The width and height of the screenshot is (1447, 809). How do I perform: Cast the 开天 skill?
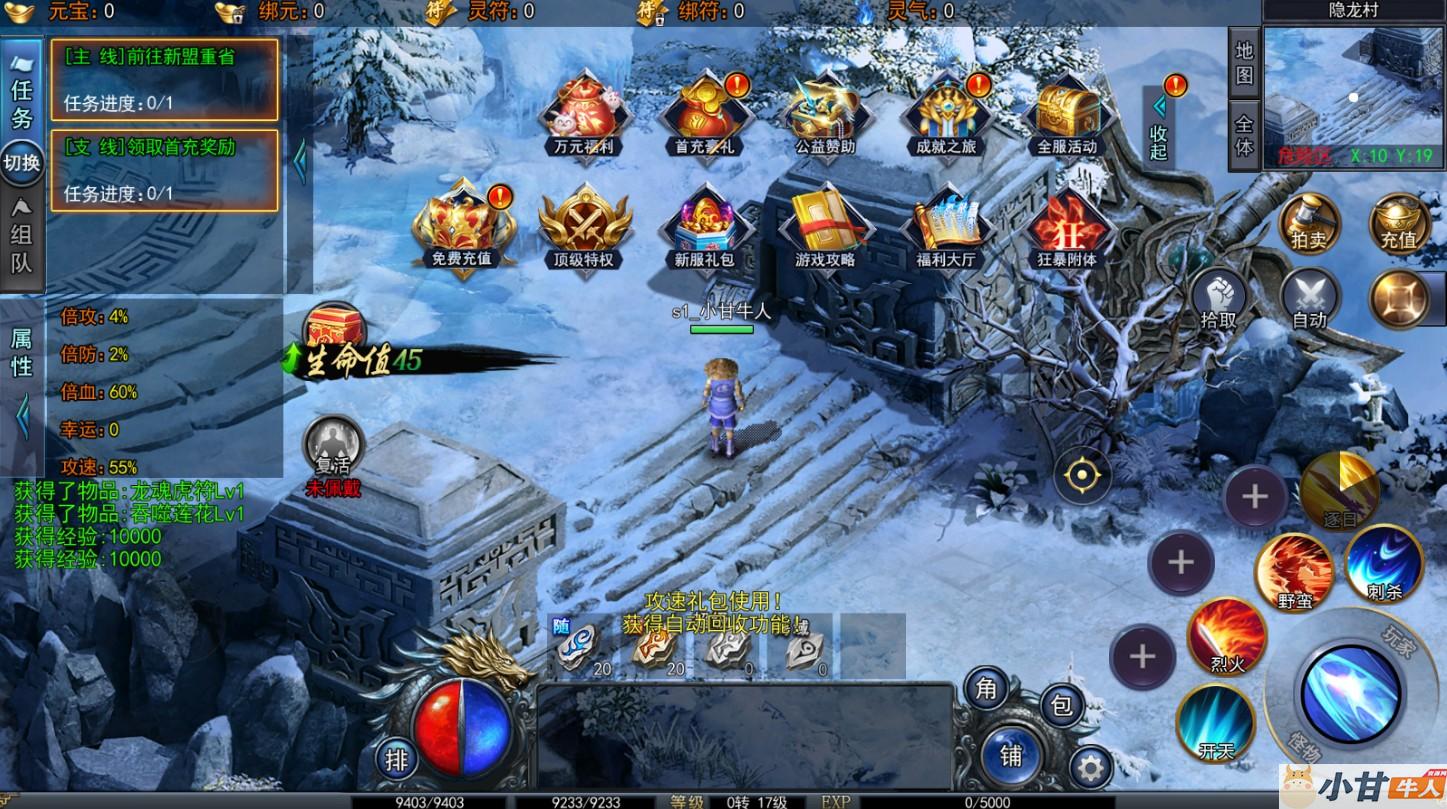tap(1216, 722)
